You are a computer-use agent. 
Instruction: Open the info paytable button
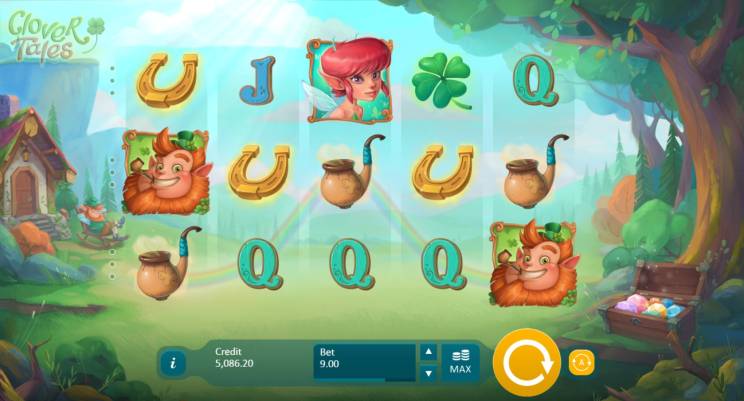tap(173, 362)
